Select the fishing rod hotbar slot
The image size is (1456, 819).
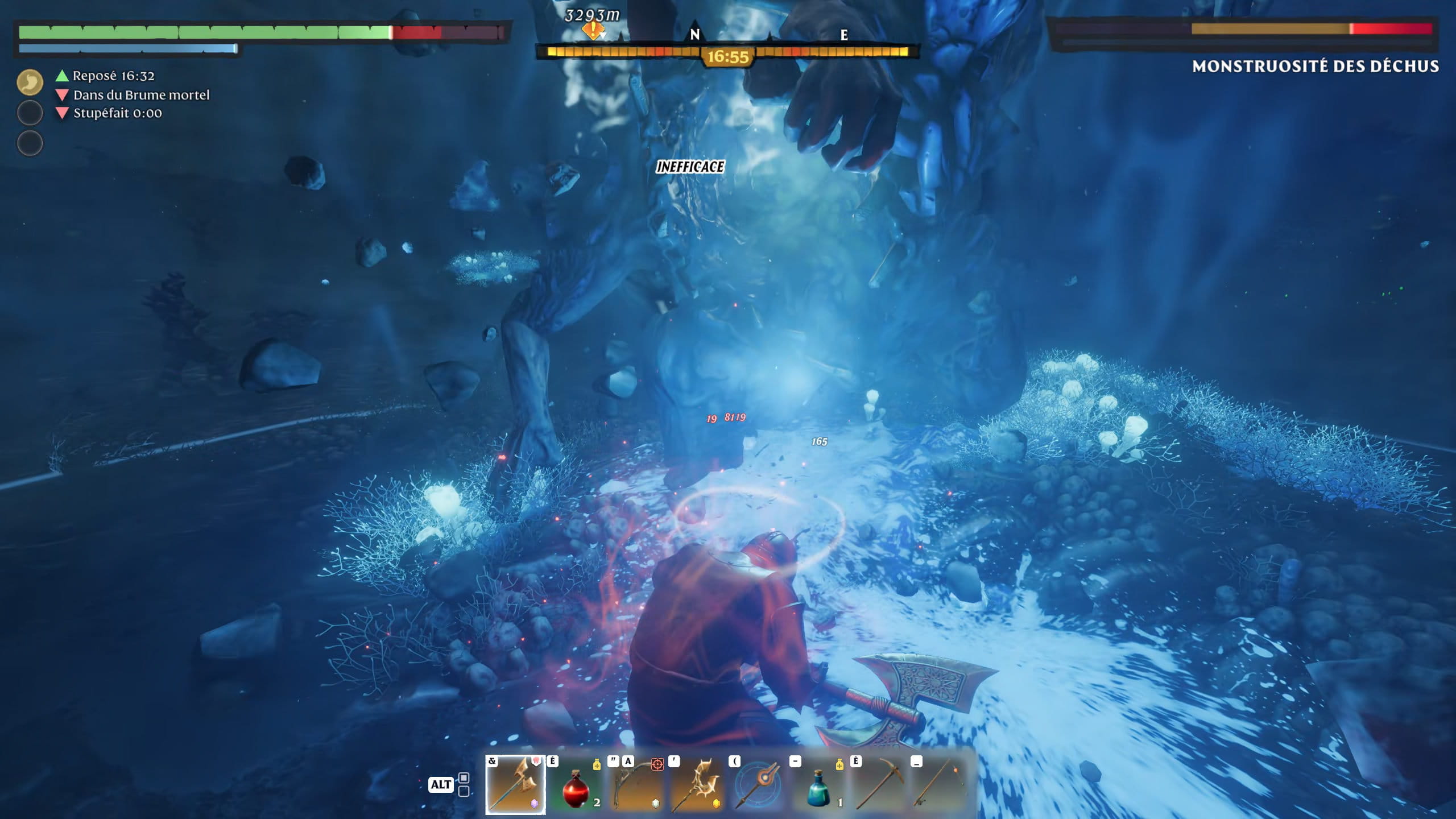point(939,785)
